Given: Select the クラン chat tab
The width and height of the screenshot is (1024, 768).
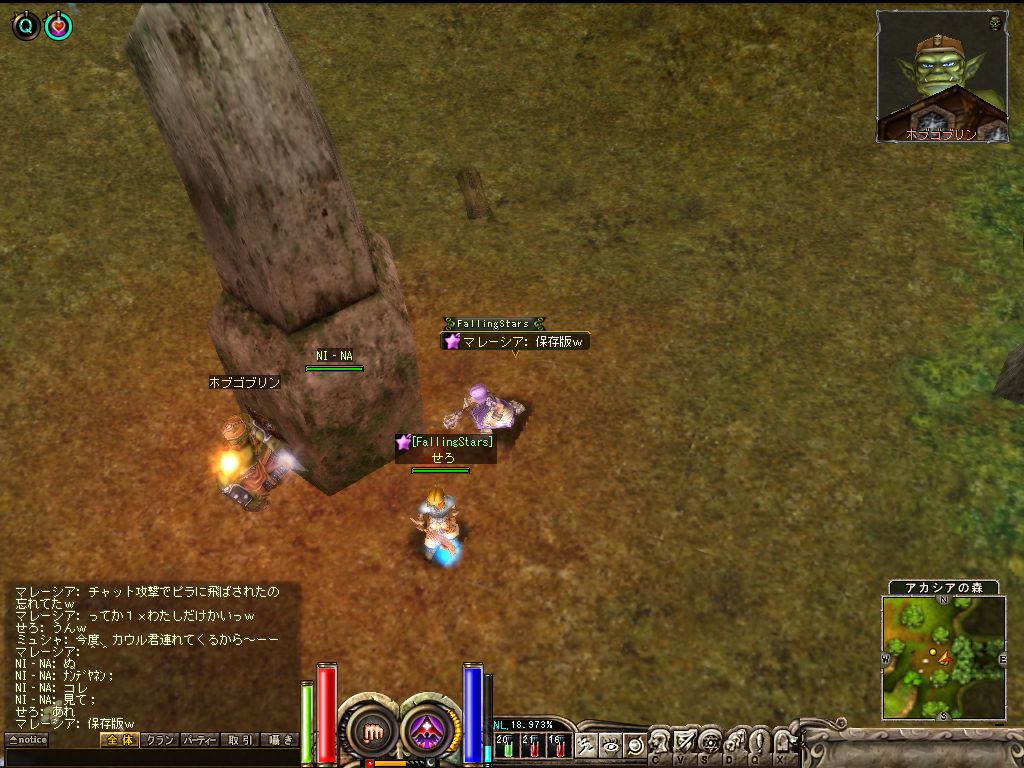Looking at the screenshot, I should pyautogui.click(x=159, y=740).
